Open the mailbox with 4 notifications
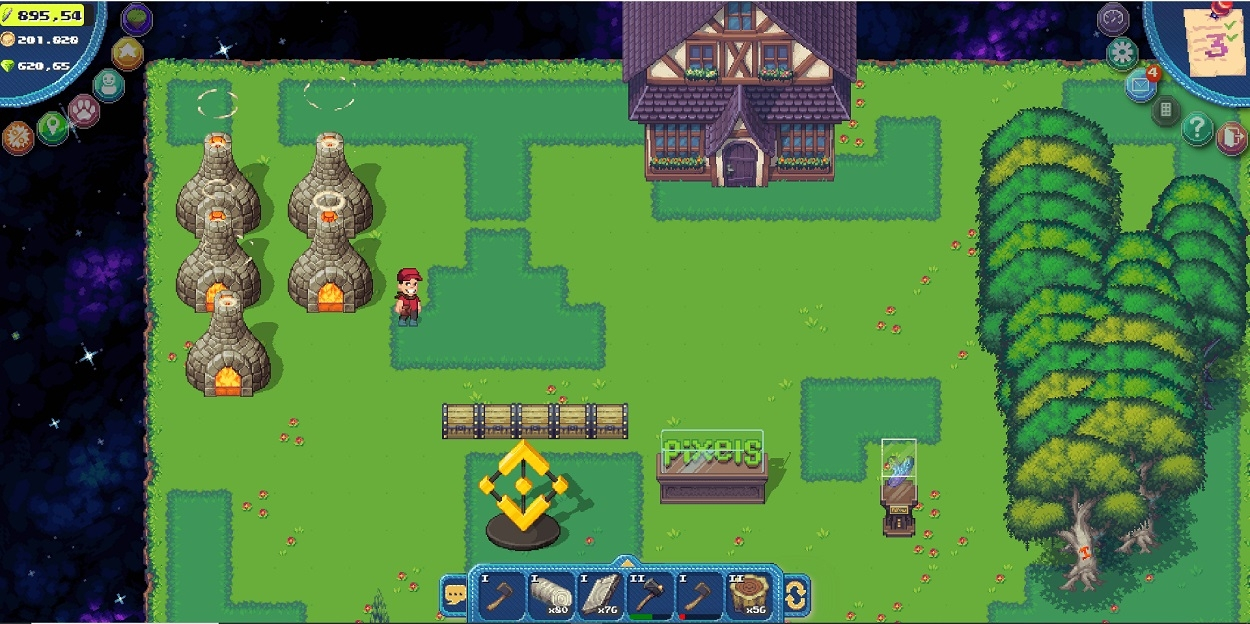 point(1141,85)
